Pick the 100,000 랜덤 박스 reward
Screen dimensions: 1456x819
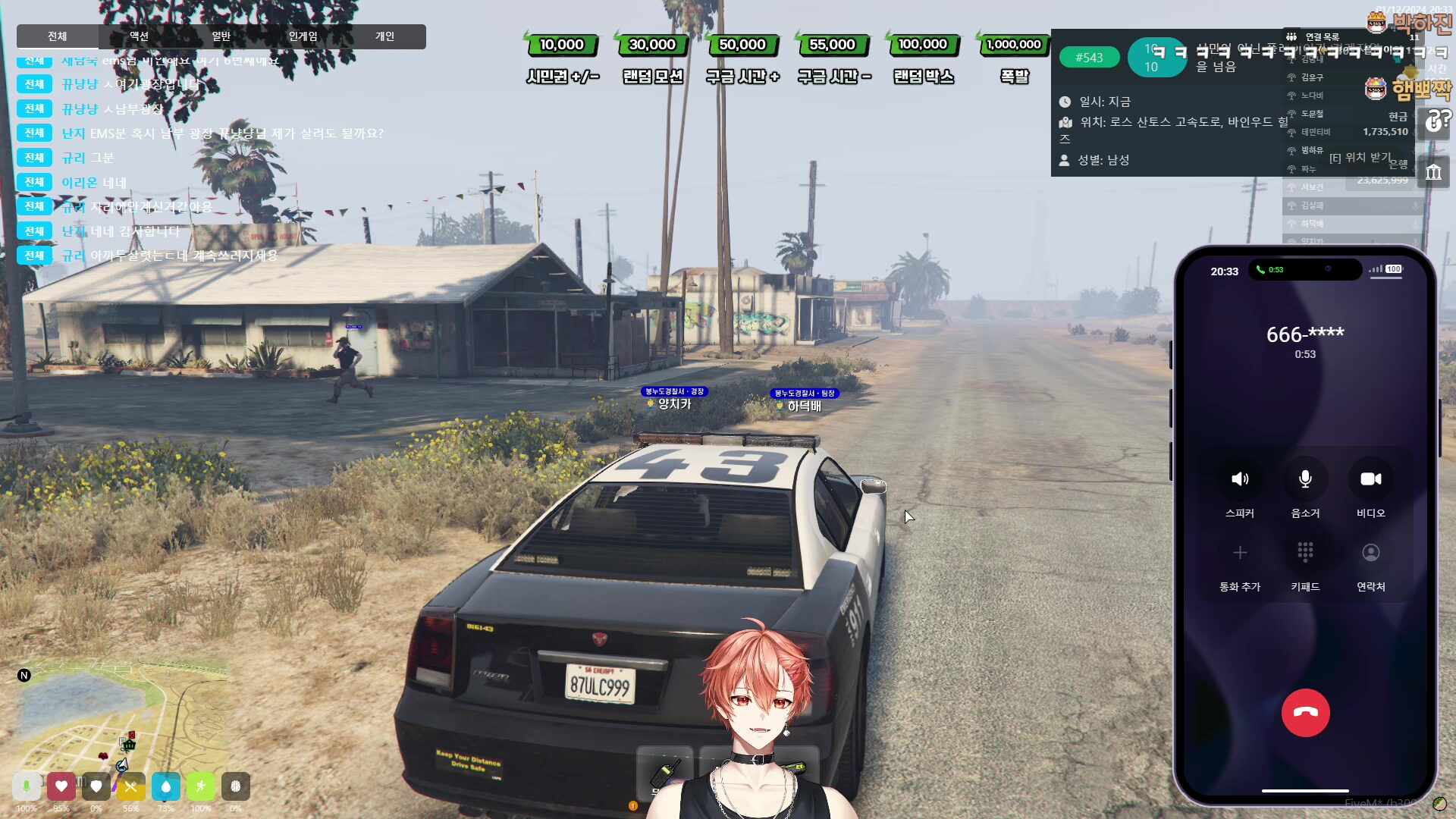[x=923, y=45]
